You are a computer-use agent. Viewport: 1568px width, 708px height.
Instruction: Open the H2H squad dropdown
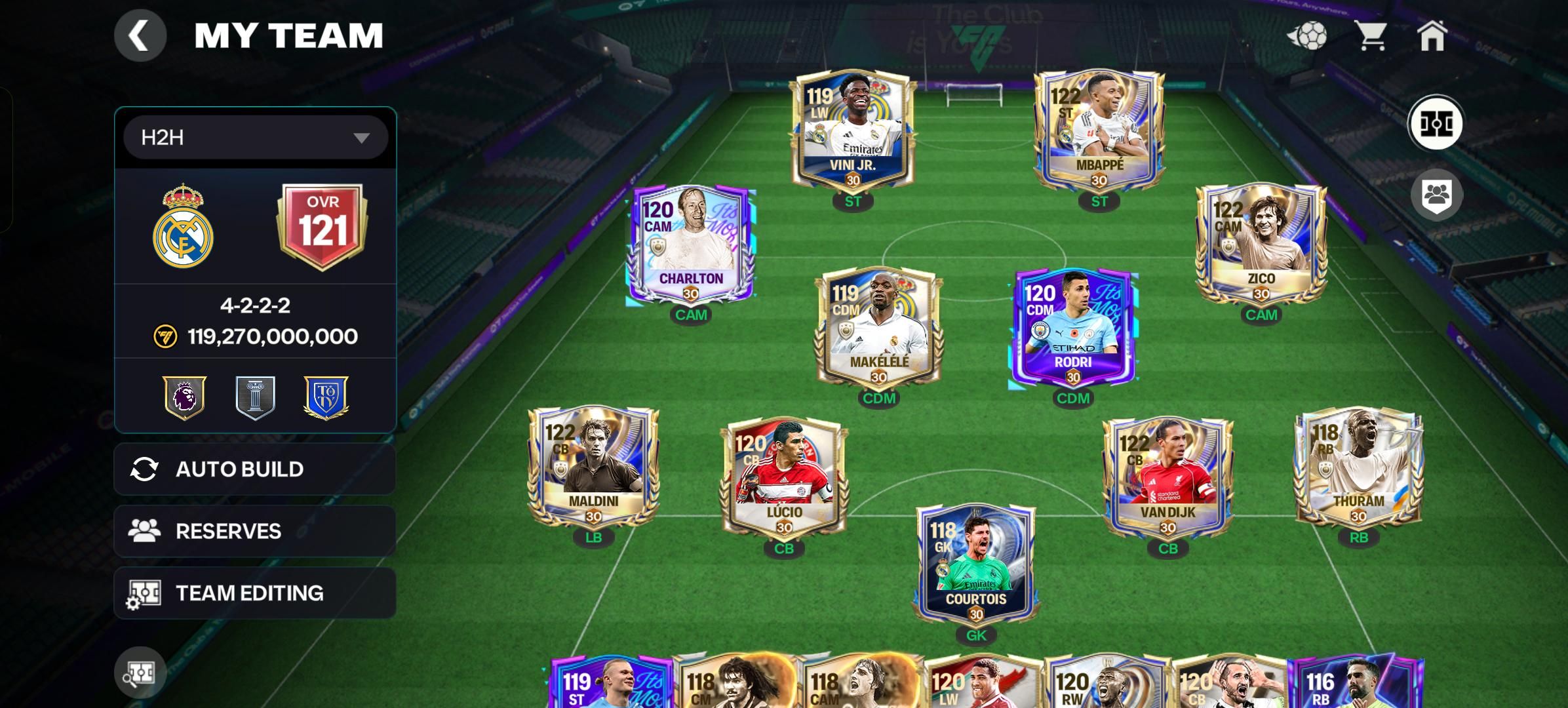coord(256,138)
